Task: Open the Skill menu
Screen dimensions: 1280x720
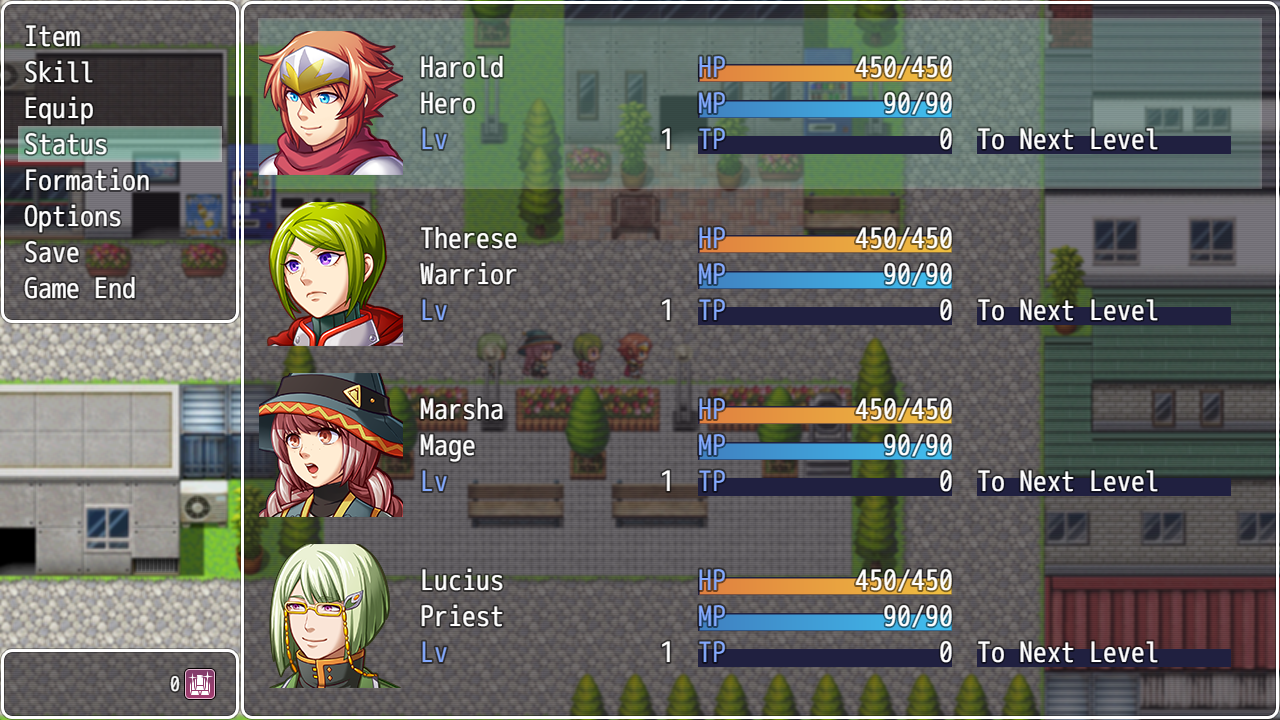Action: [x=58, y=72]
